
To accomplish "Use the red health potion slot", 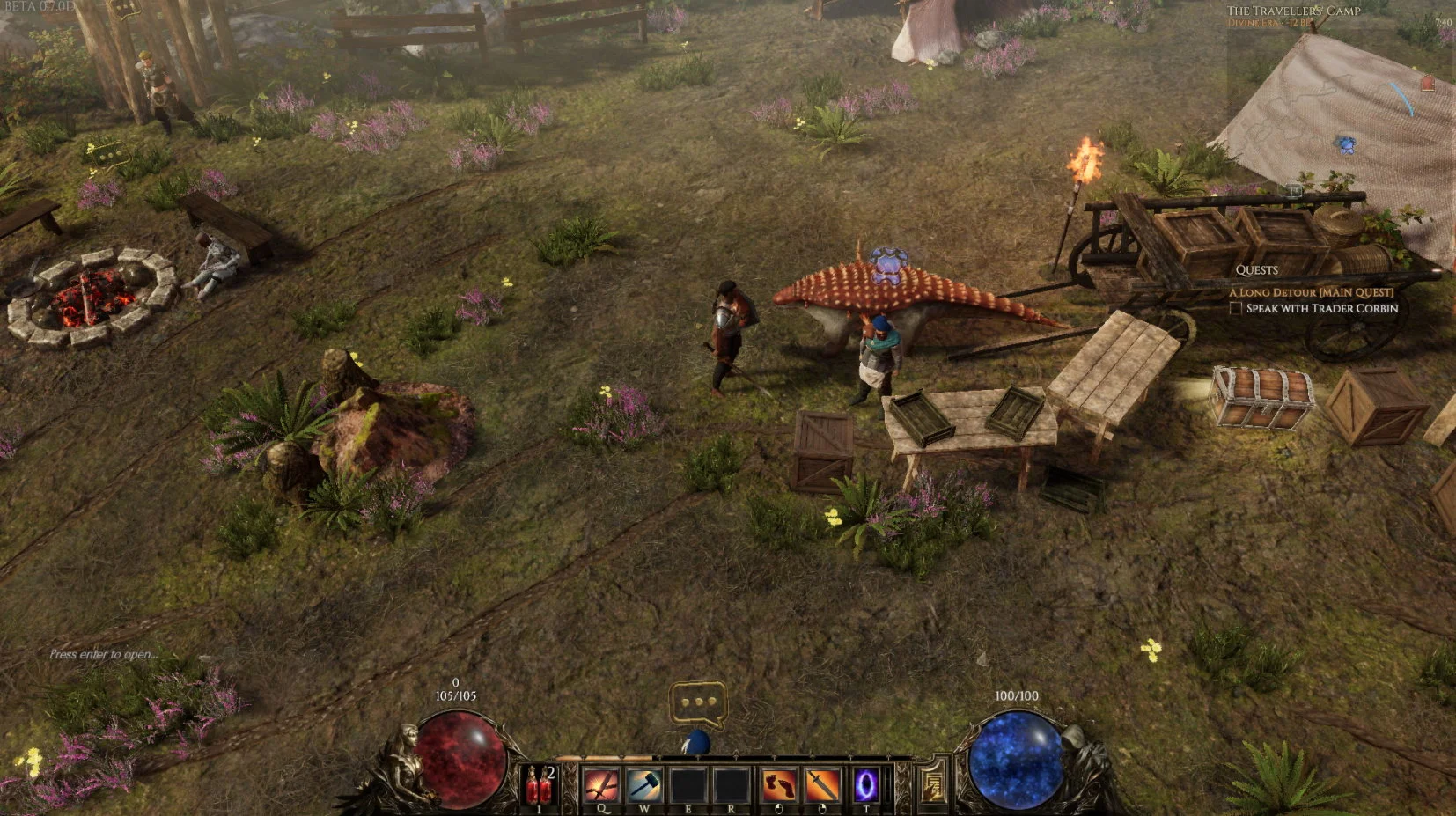I will pyautogui.click(x=540, y=785).
